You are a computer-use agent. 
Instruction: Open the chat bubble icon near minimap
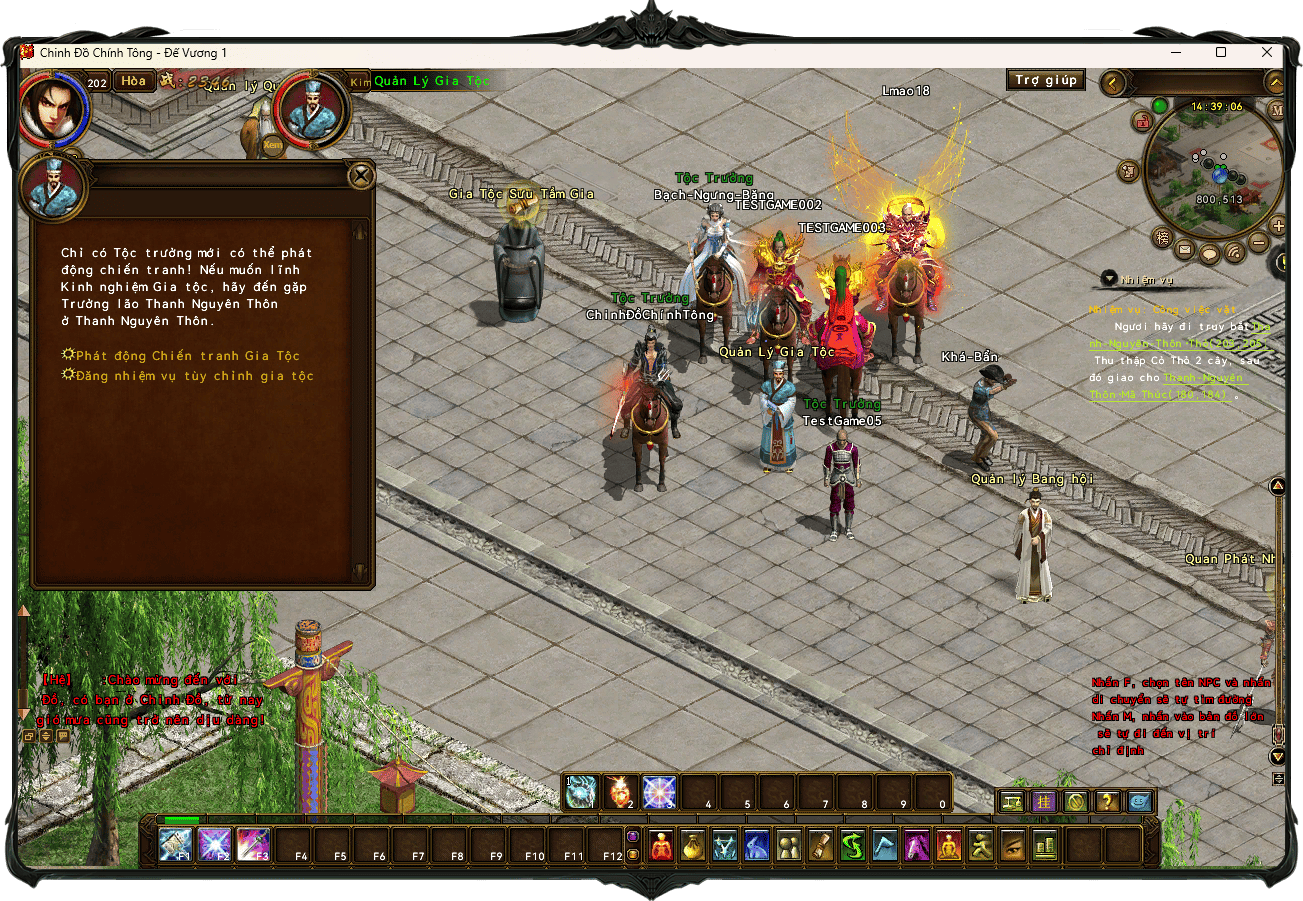[x=1209, y=253]
